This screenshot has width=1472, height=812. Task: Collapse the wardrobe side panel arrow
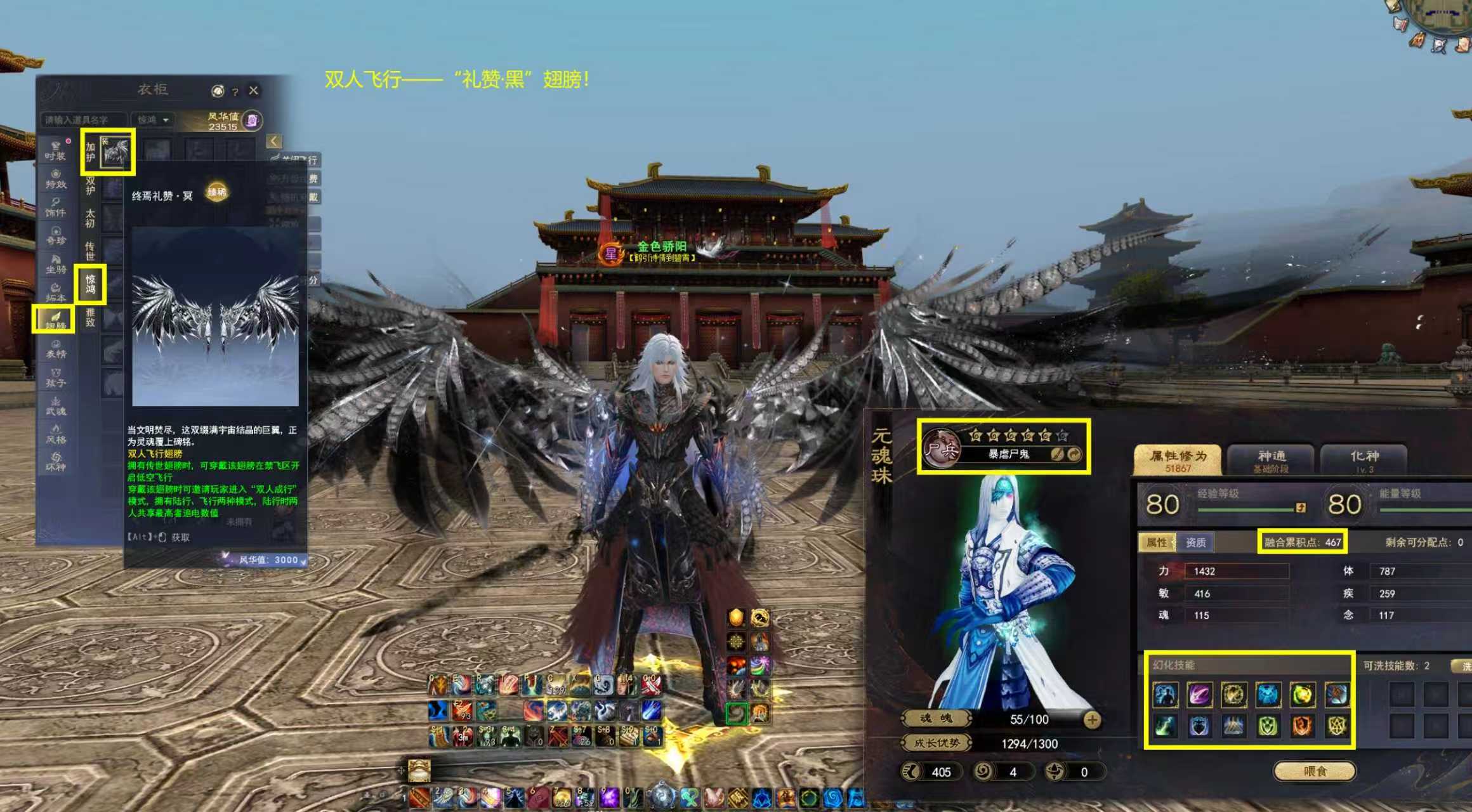274,141
